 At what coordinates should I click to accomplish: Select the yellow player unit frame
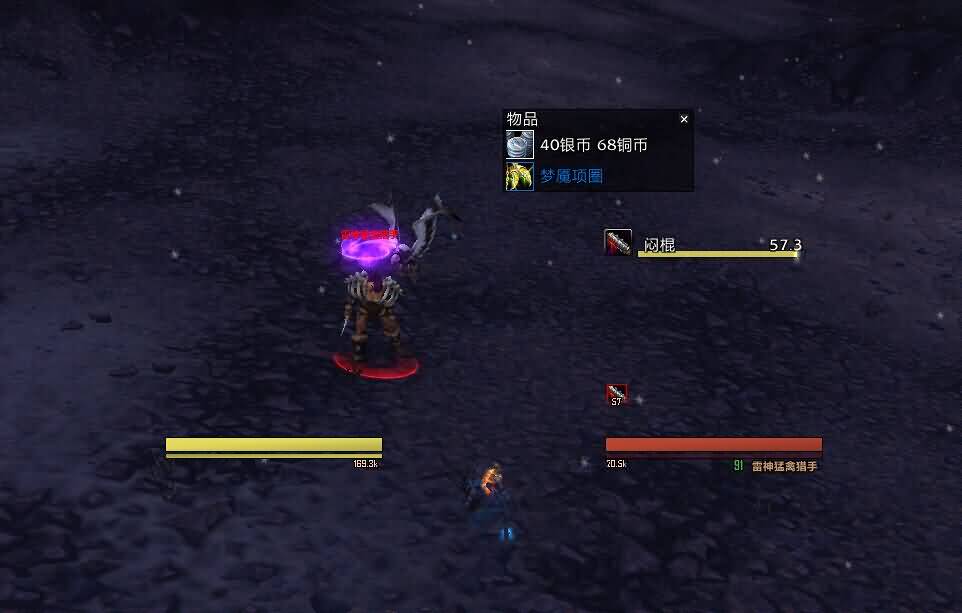point(274,445)
